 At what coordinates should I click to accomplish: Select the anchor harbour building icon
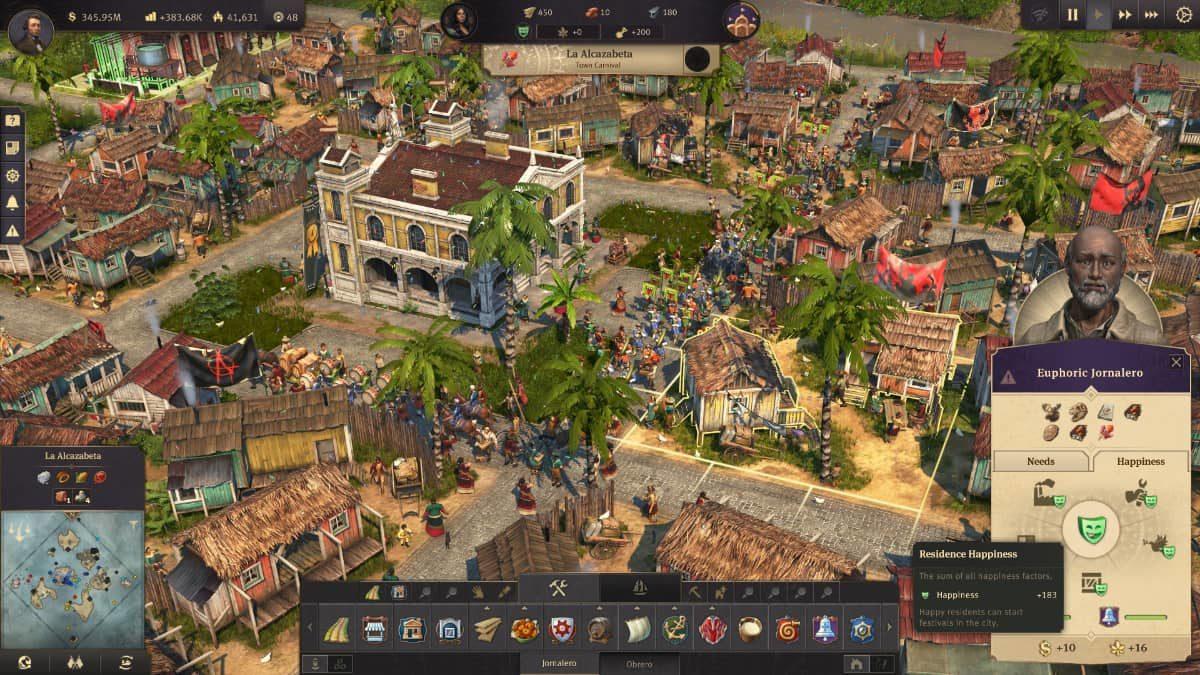[x=675, y=630]
